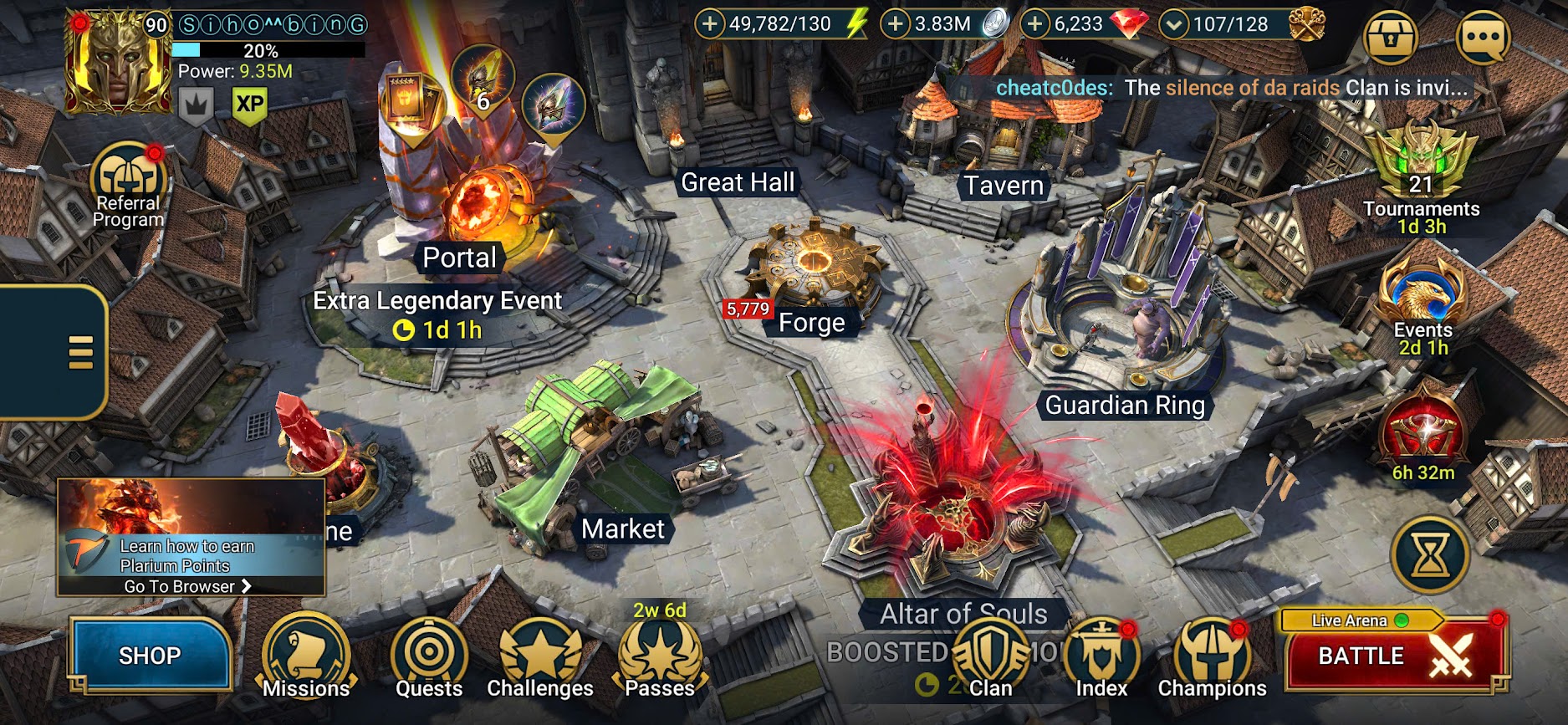Expand the side hamburger menu tab
The image size is (1568, 725).
coord(79,352)
